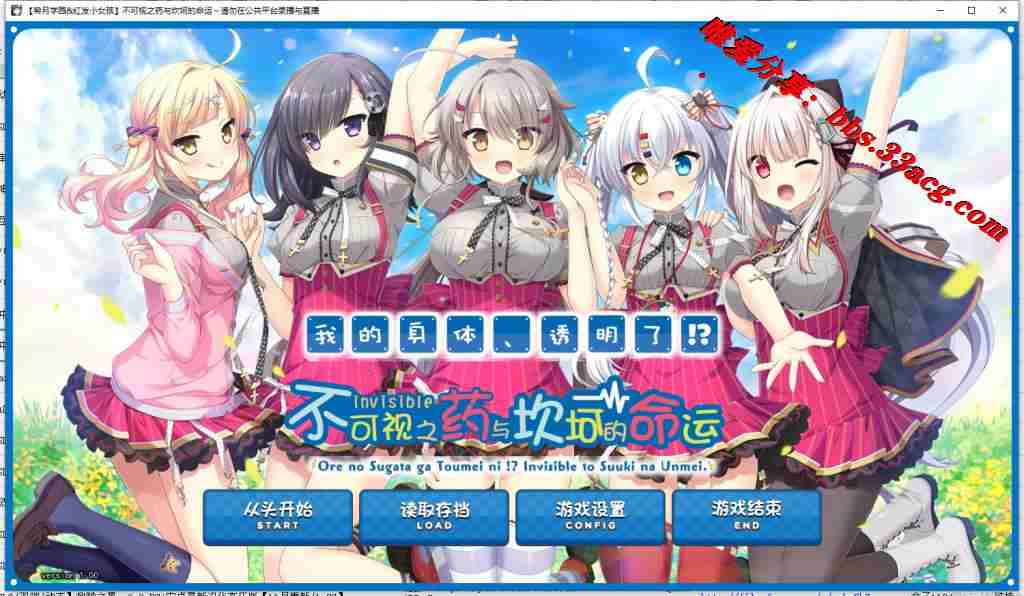This screenshot has height=596, width=1024.
Task: Choose 游戏结束 END to quit
Action: 746,515
